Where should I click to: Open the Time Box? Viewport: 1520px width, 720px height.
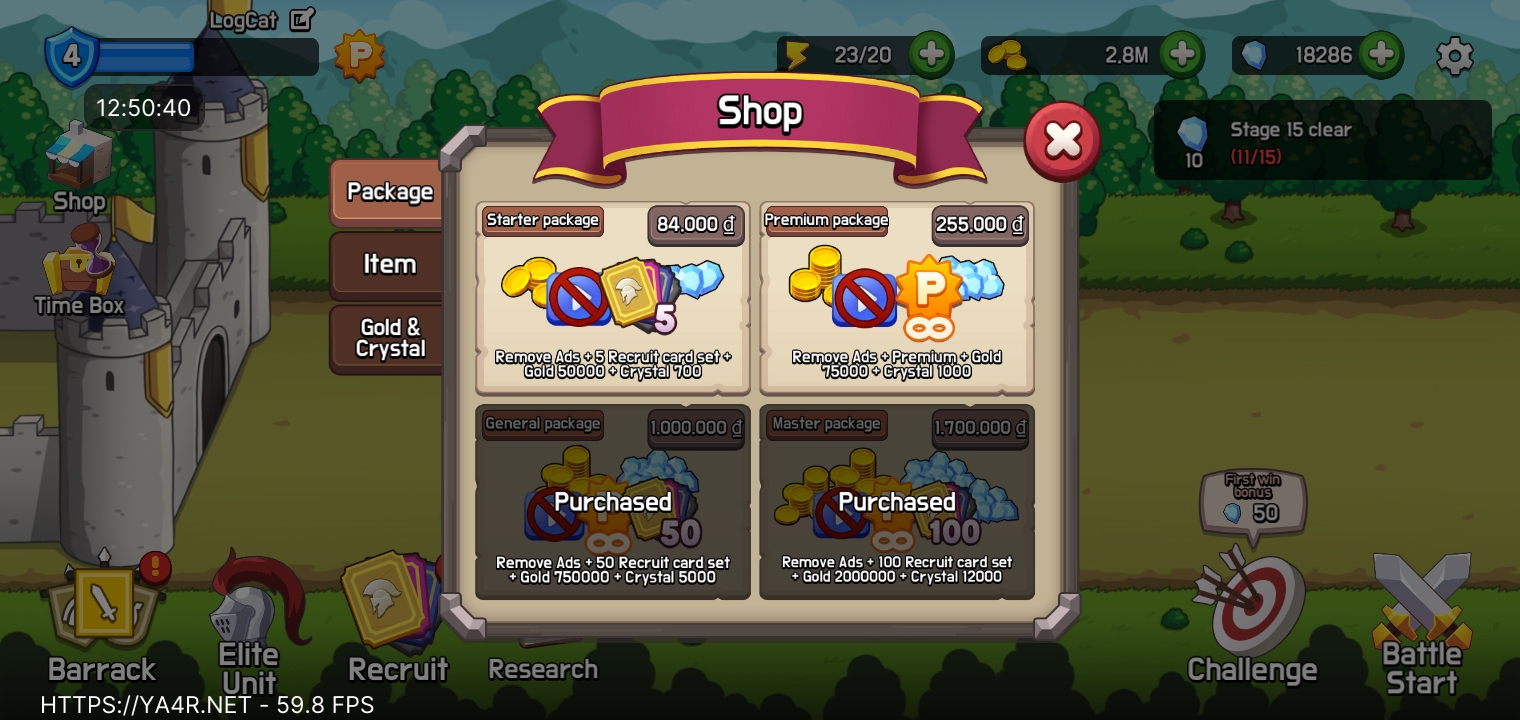click(x=78, y=270)
